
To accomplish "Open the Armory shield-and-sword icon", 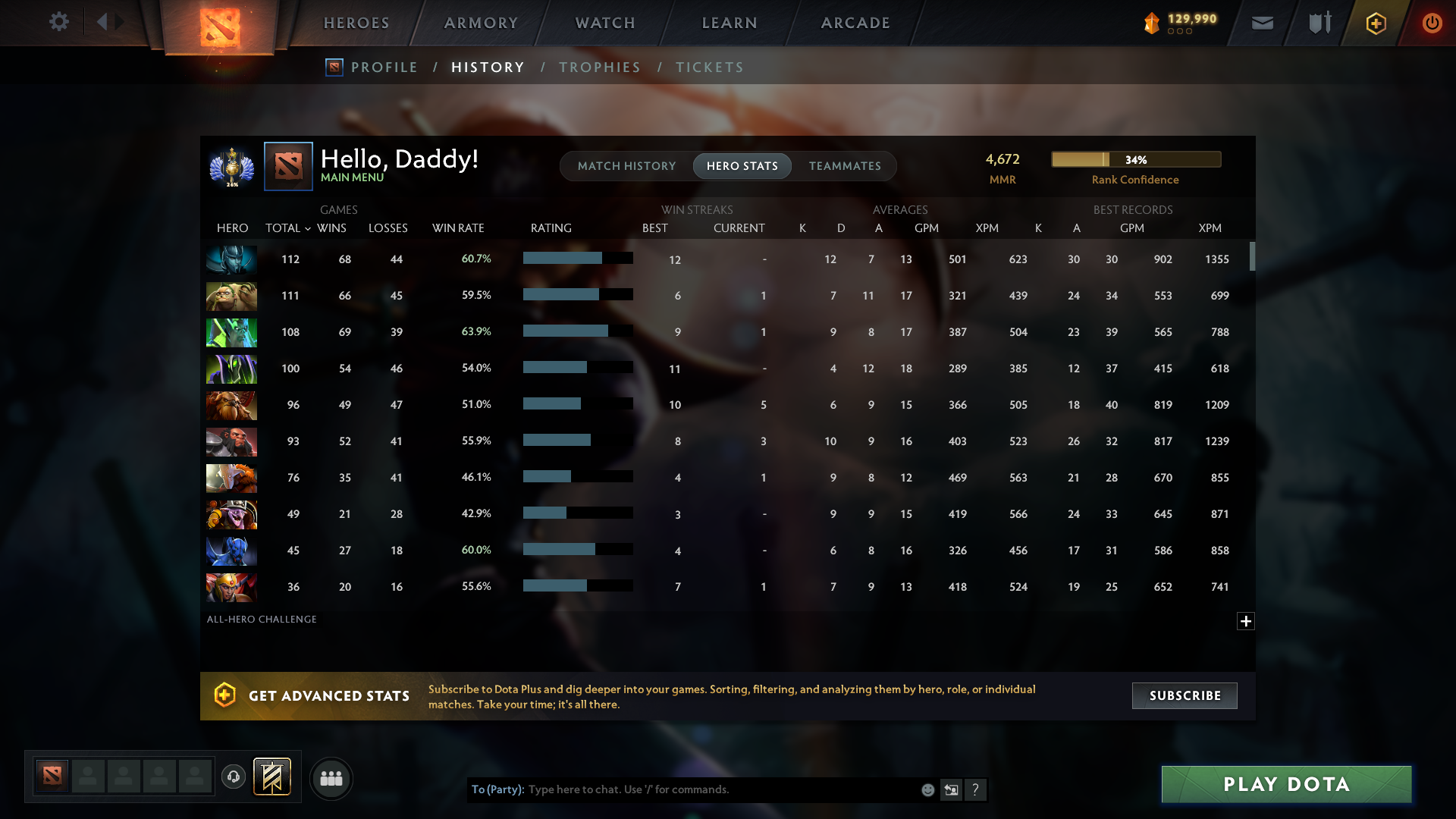I will 1318,23.
